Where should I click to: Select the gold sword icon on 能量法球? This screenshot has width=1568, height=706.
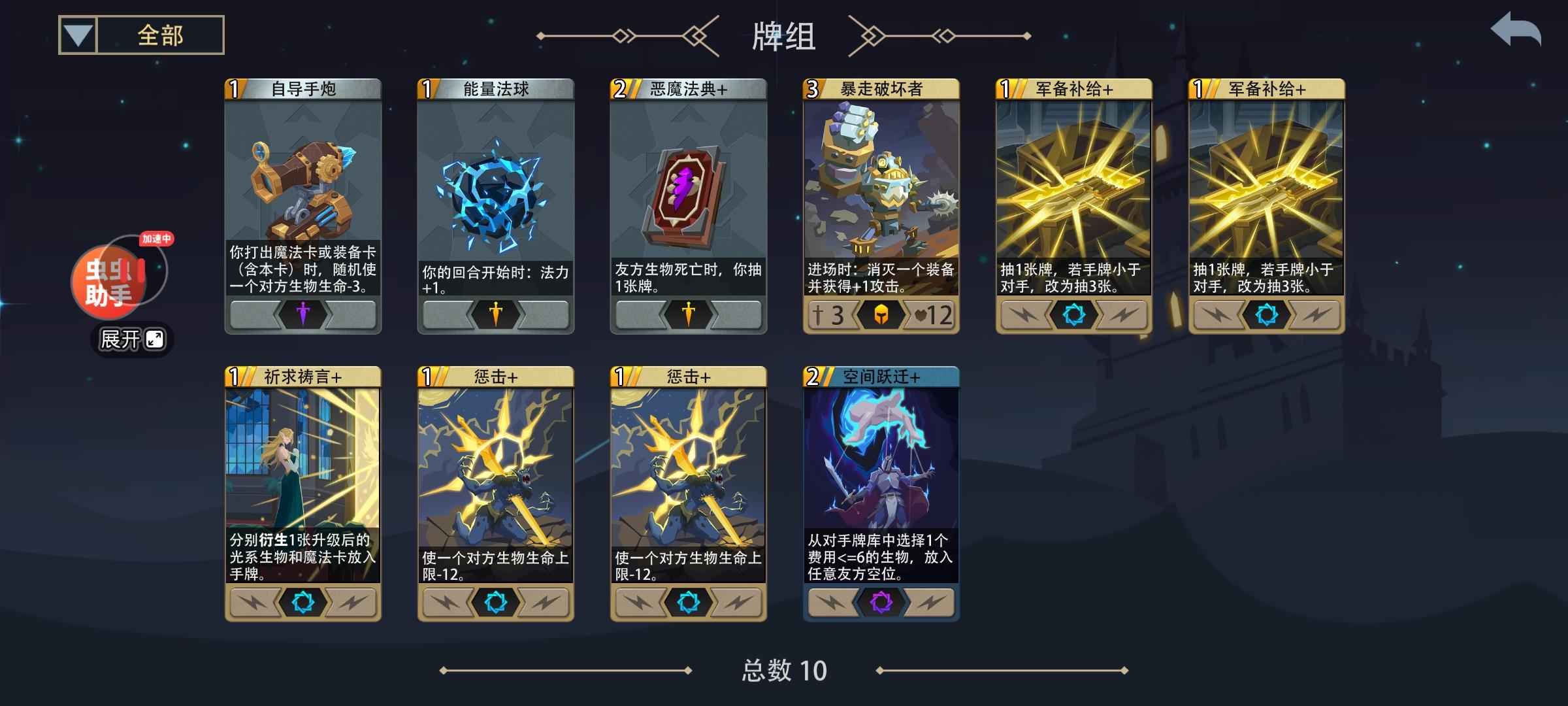tap(495, 315)
